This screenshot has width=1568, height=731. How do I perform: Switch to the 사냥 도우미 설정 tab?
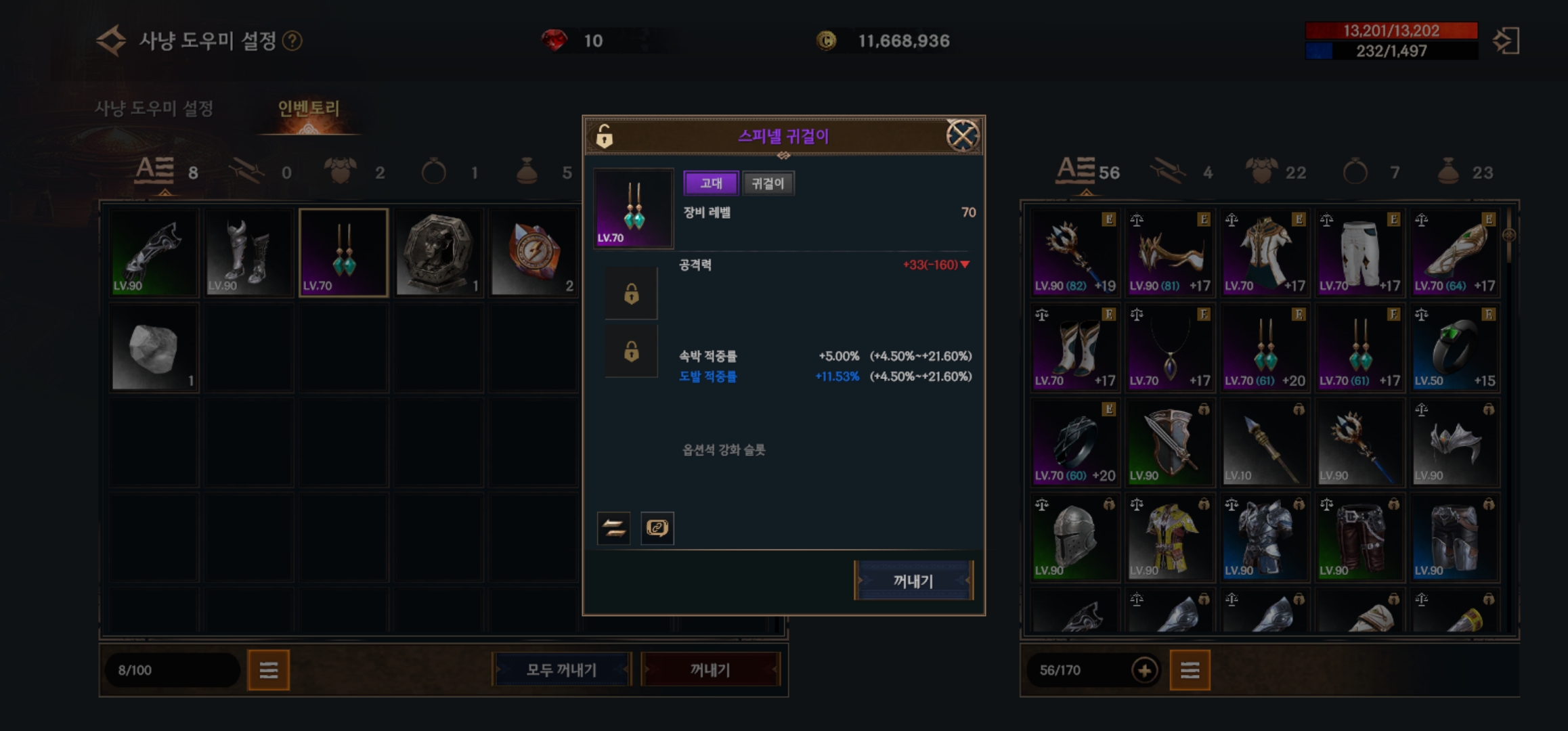coord(154,108)
